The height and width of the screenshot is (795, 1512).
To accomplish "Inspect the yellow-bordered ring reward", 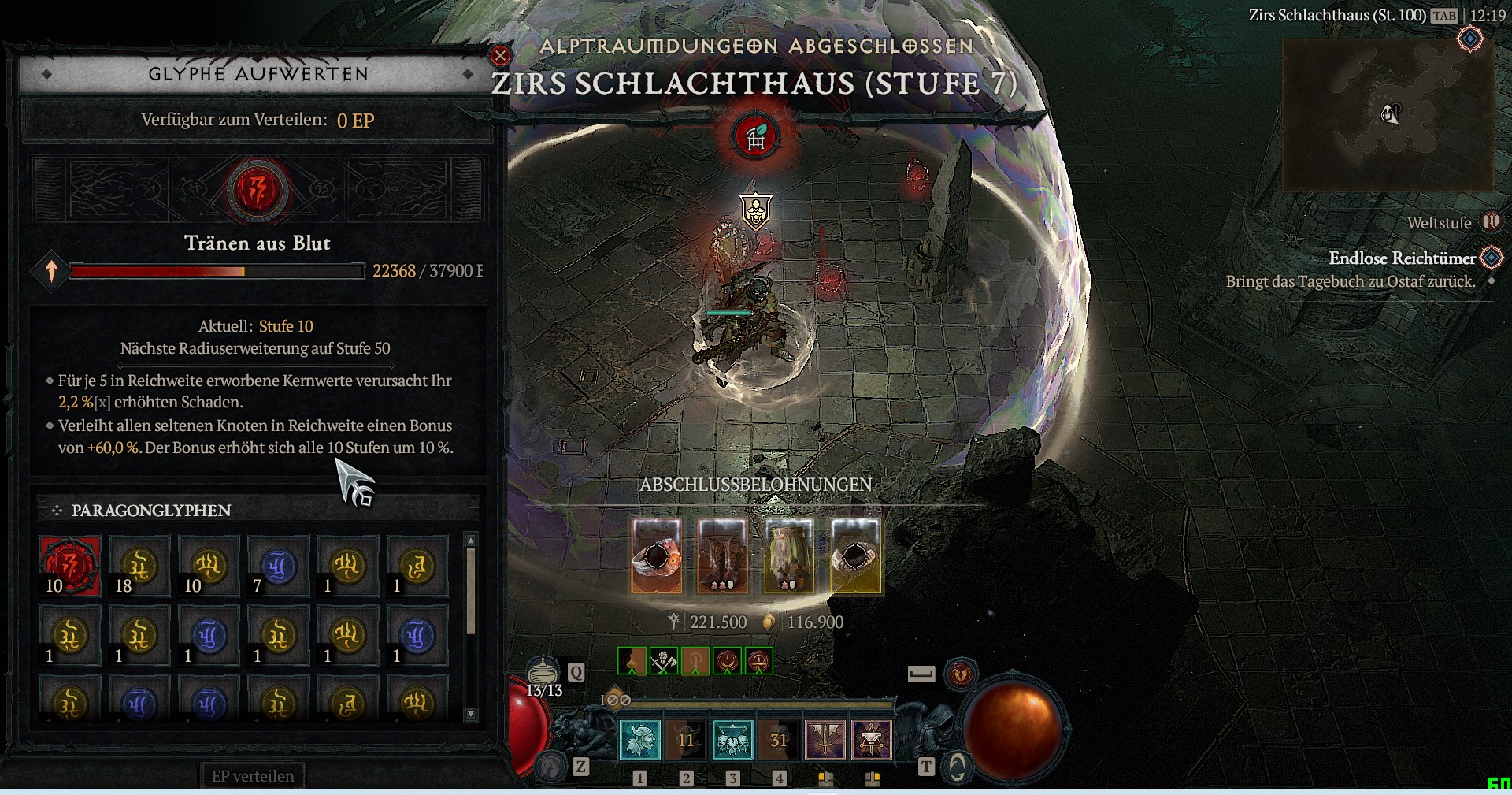I will tap(856, 555).
